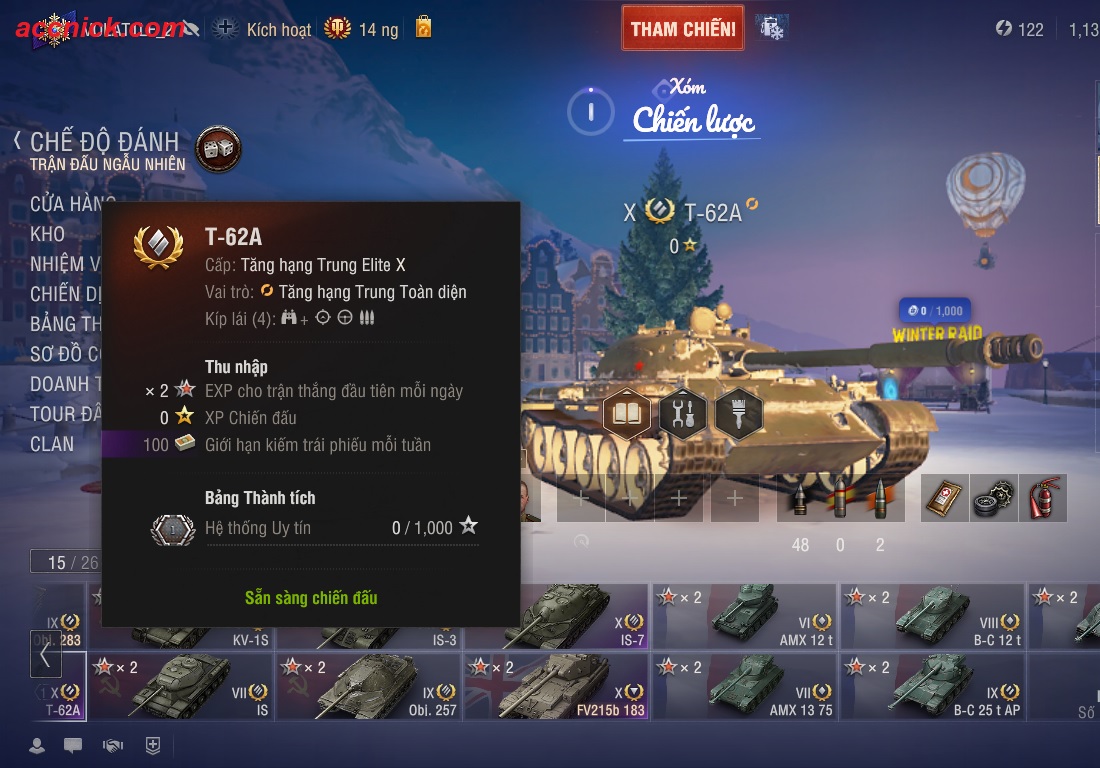
Task: Select the Obj. 257 tank card
Action: (x=369, y=686)
